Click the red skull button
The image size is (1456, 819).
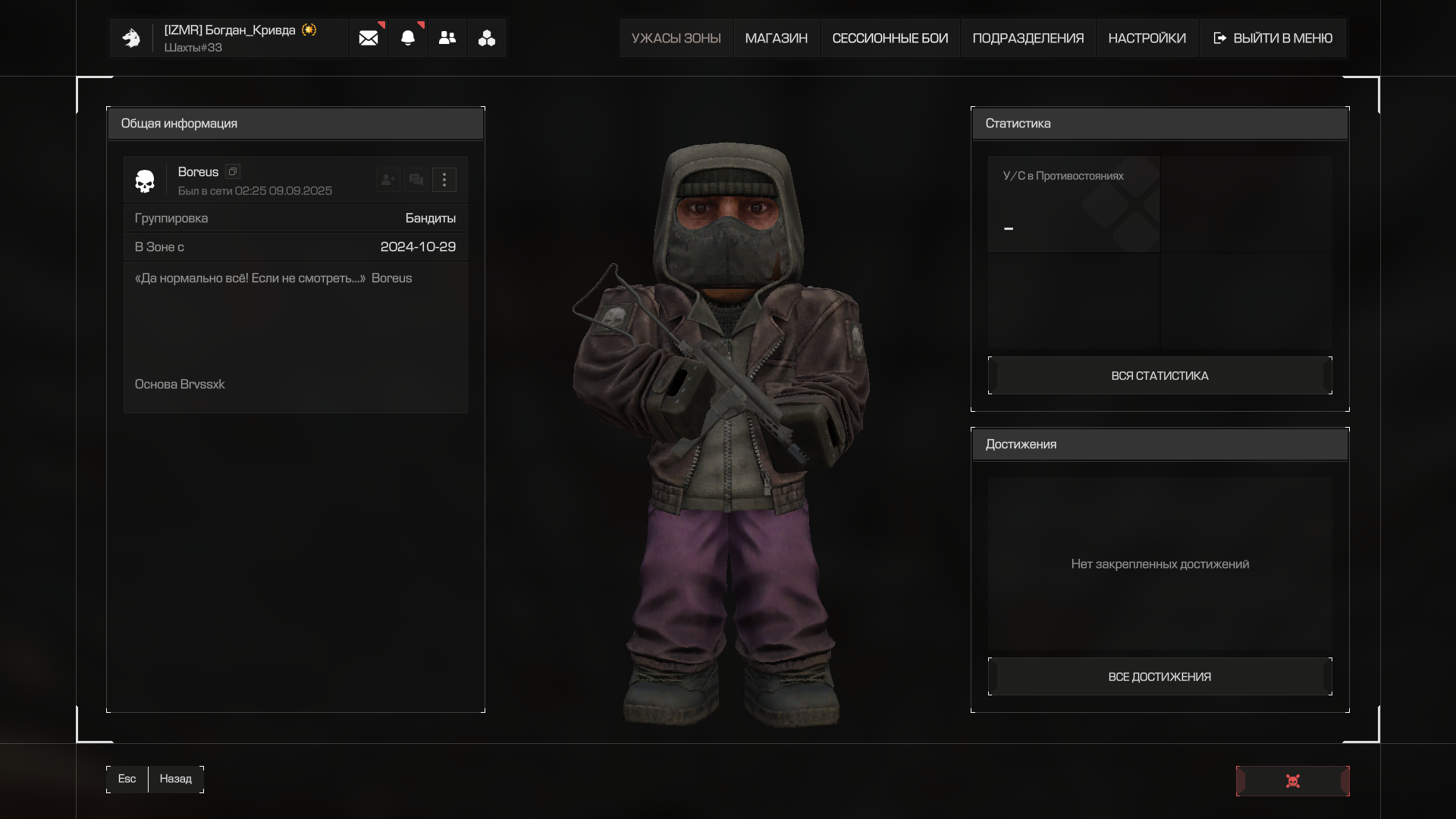(1292, 781)
